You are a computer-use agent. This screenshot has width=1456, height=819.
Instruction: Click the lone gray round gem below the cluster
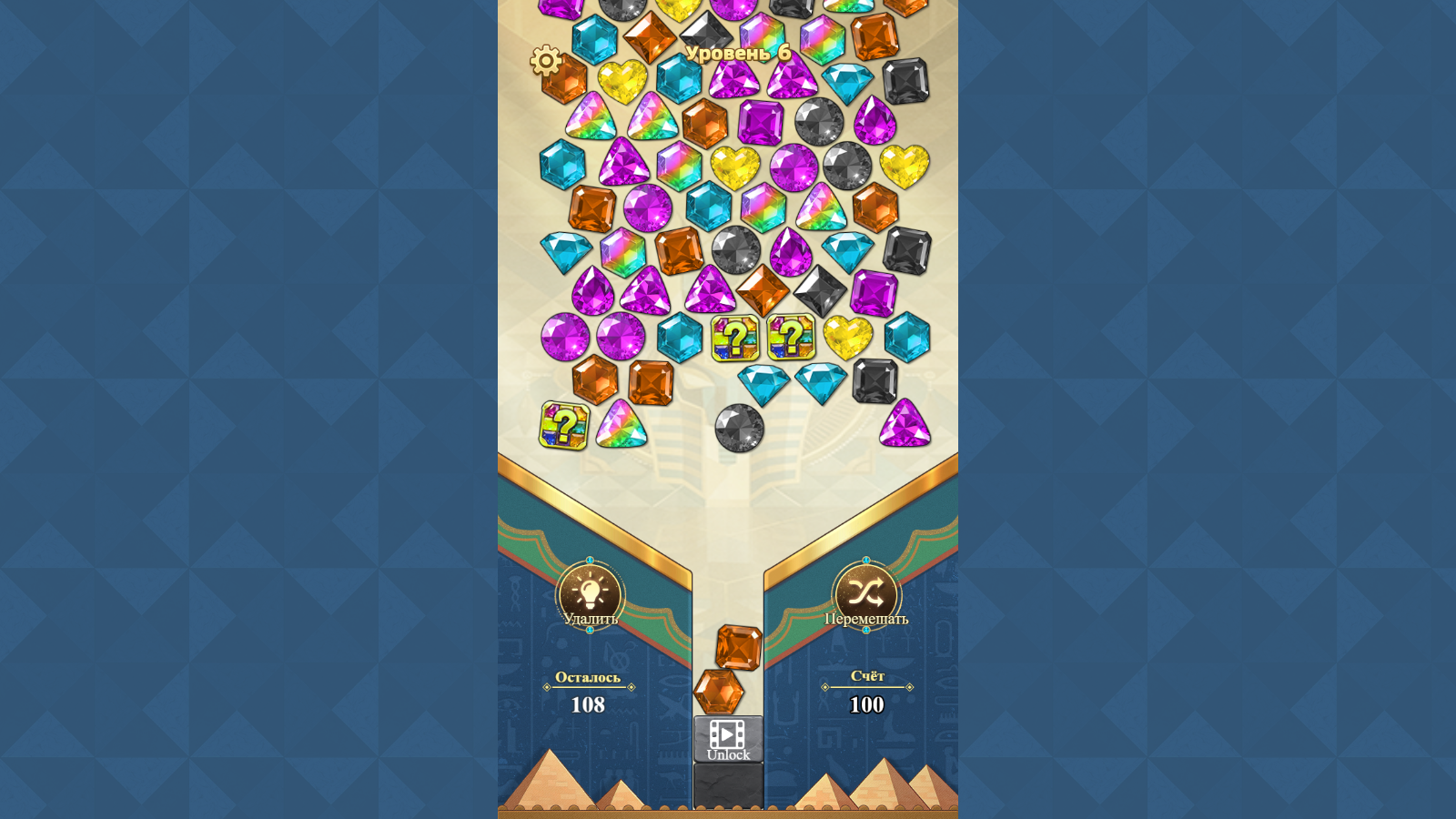[739, 427]
